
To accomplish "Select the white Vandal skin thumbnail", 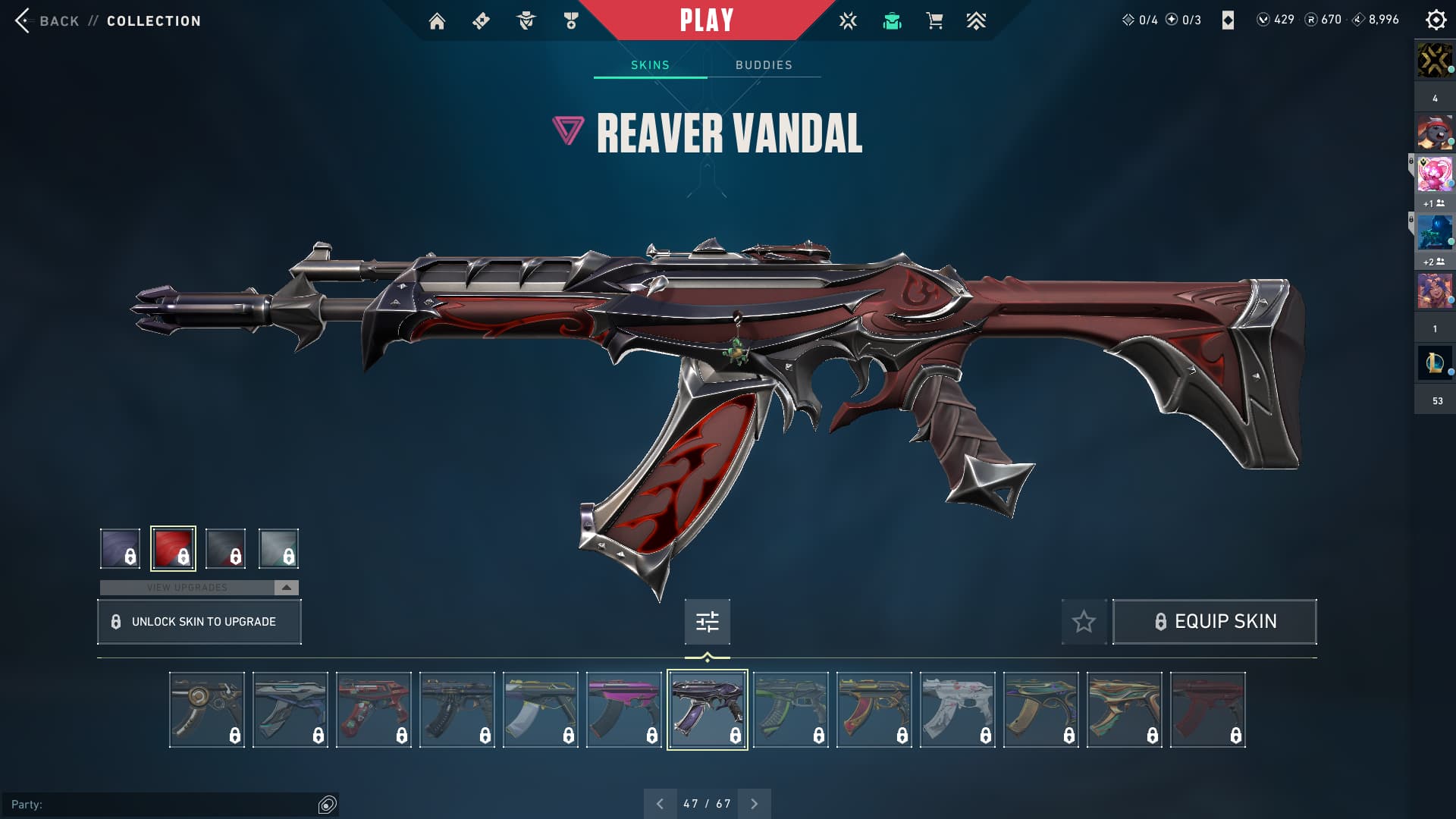I will pos(957,710).
